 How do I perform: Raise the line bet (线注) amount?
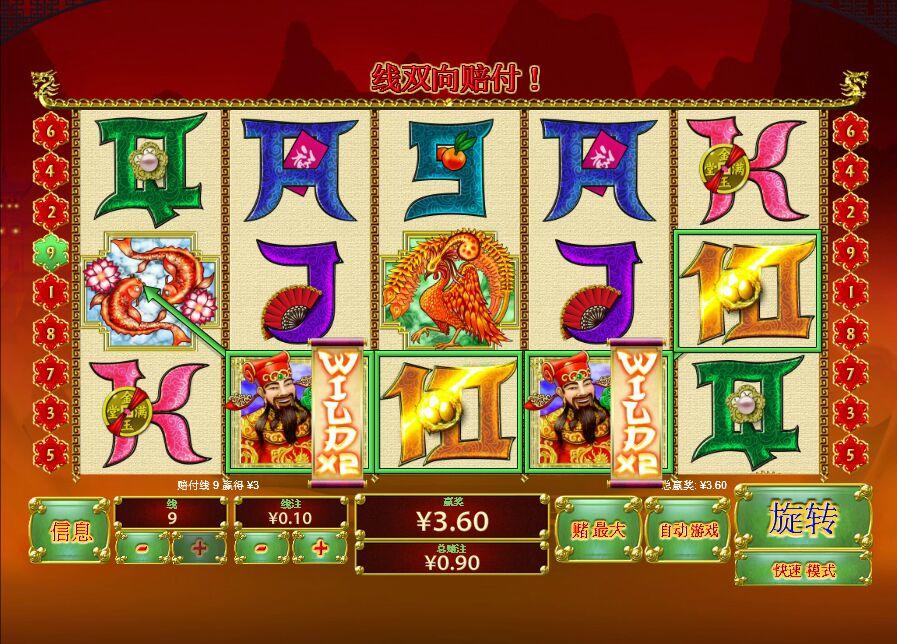(320, 548)
